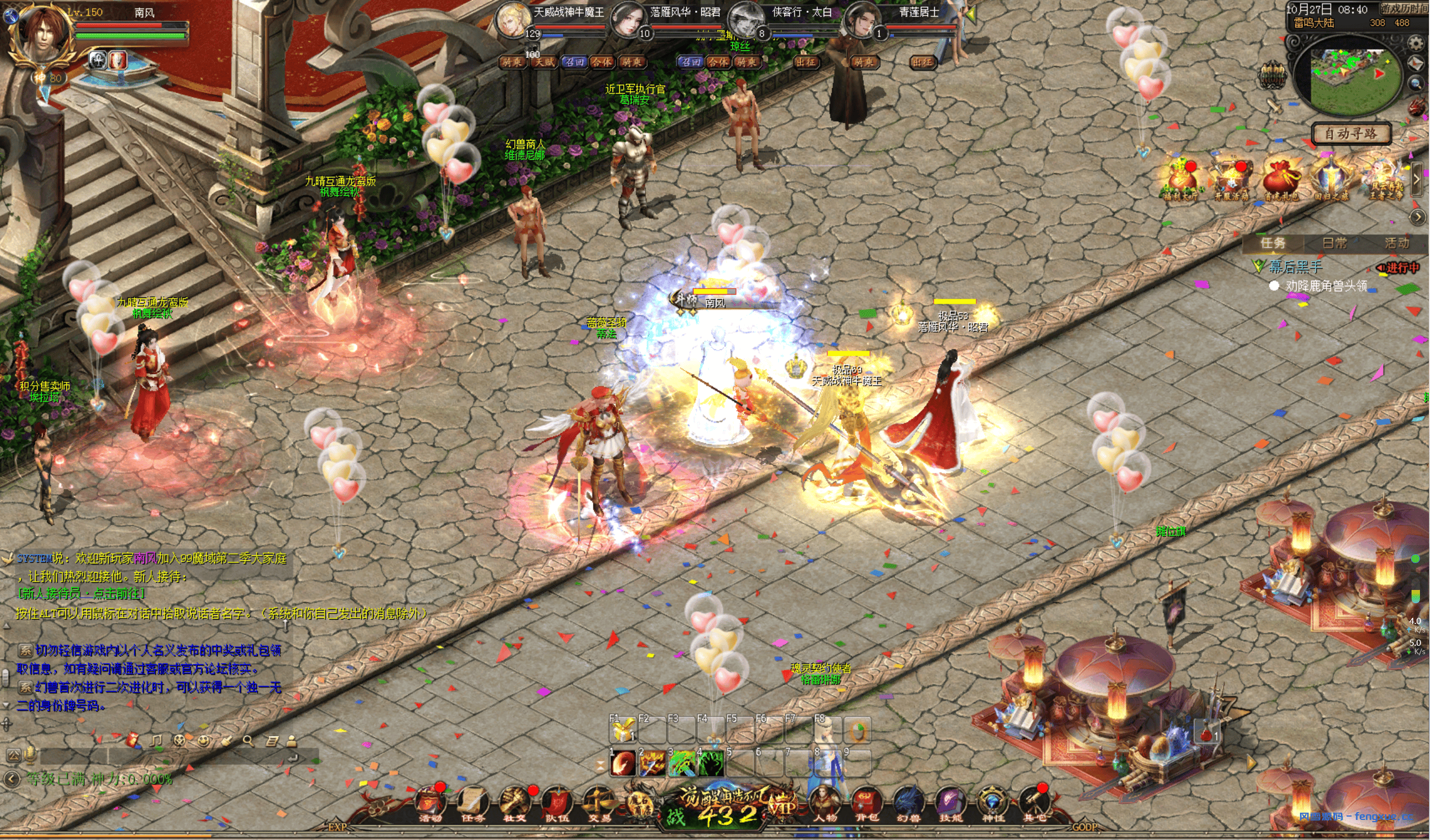Open settings via the gear icon by the minimap
The width and height of the screenshot is (1430, 840).
pos(1417,43)
